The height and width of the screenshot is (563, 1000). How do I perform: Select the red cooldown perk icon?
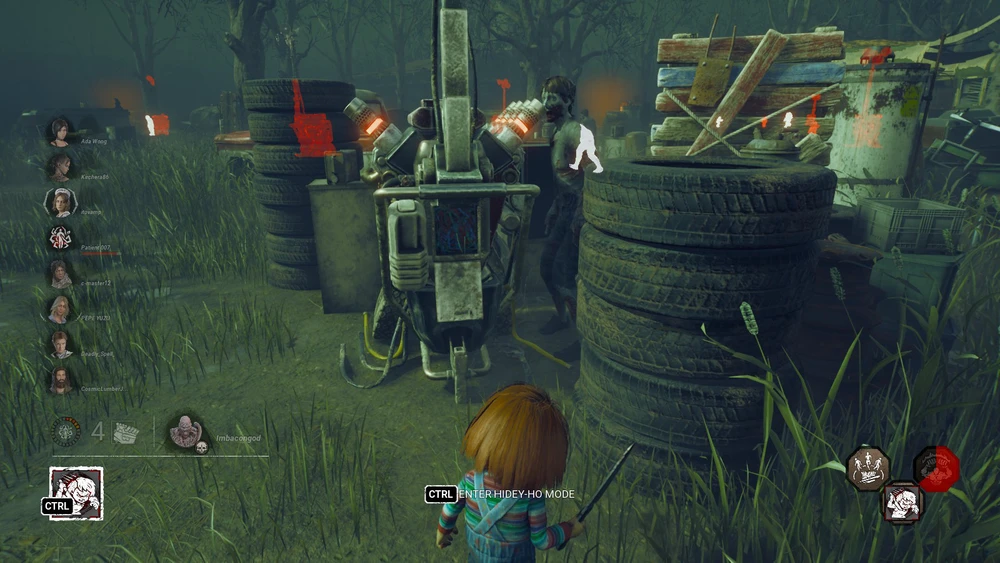coord(936,468)
